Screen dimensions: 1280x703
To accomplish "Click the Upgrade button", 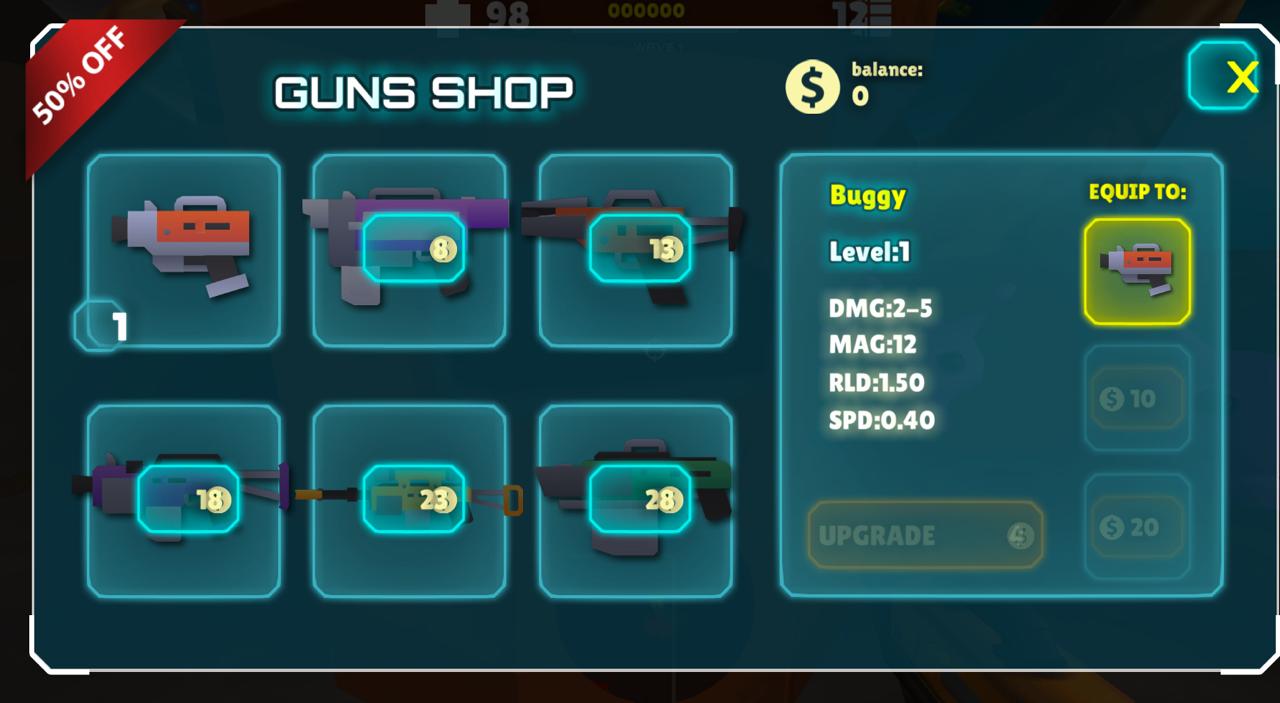I will coord(925,535).
